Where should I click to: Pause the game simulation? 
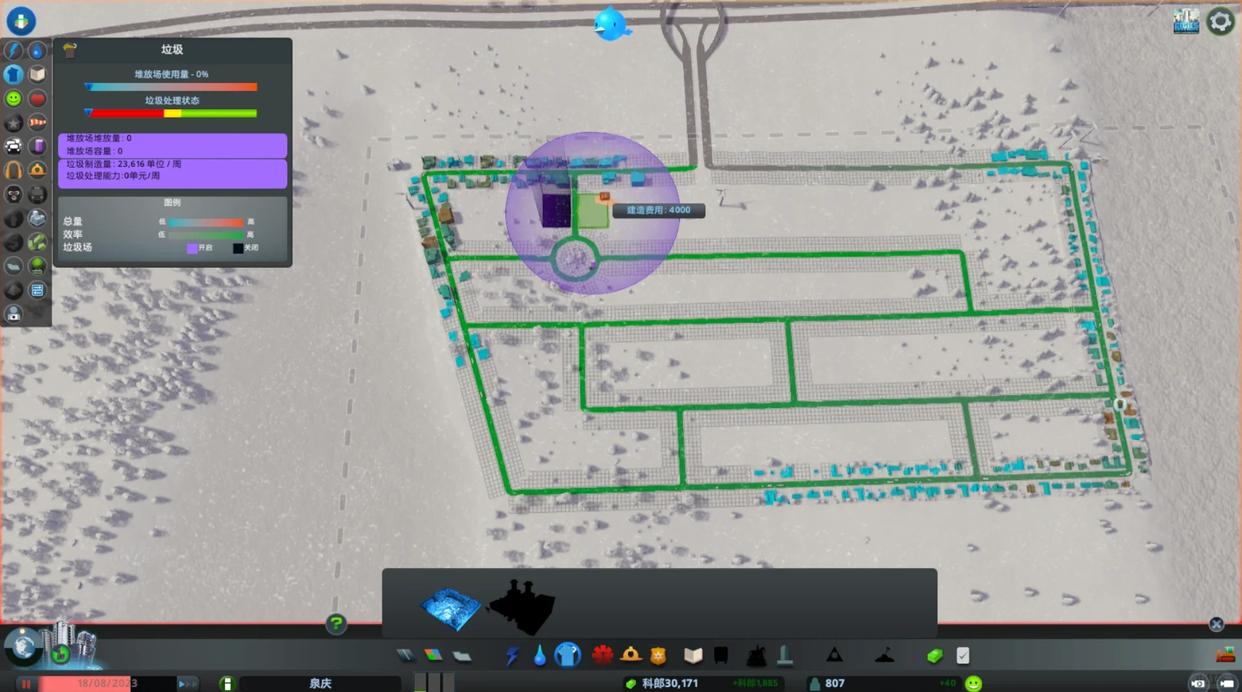(x=27, y=684)
